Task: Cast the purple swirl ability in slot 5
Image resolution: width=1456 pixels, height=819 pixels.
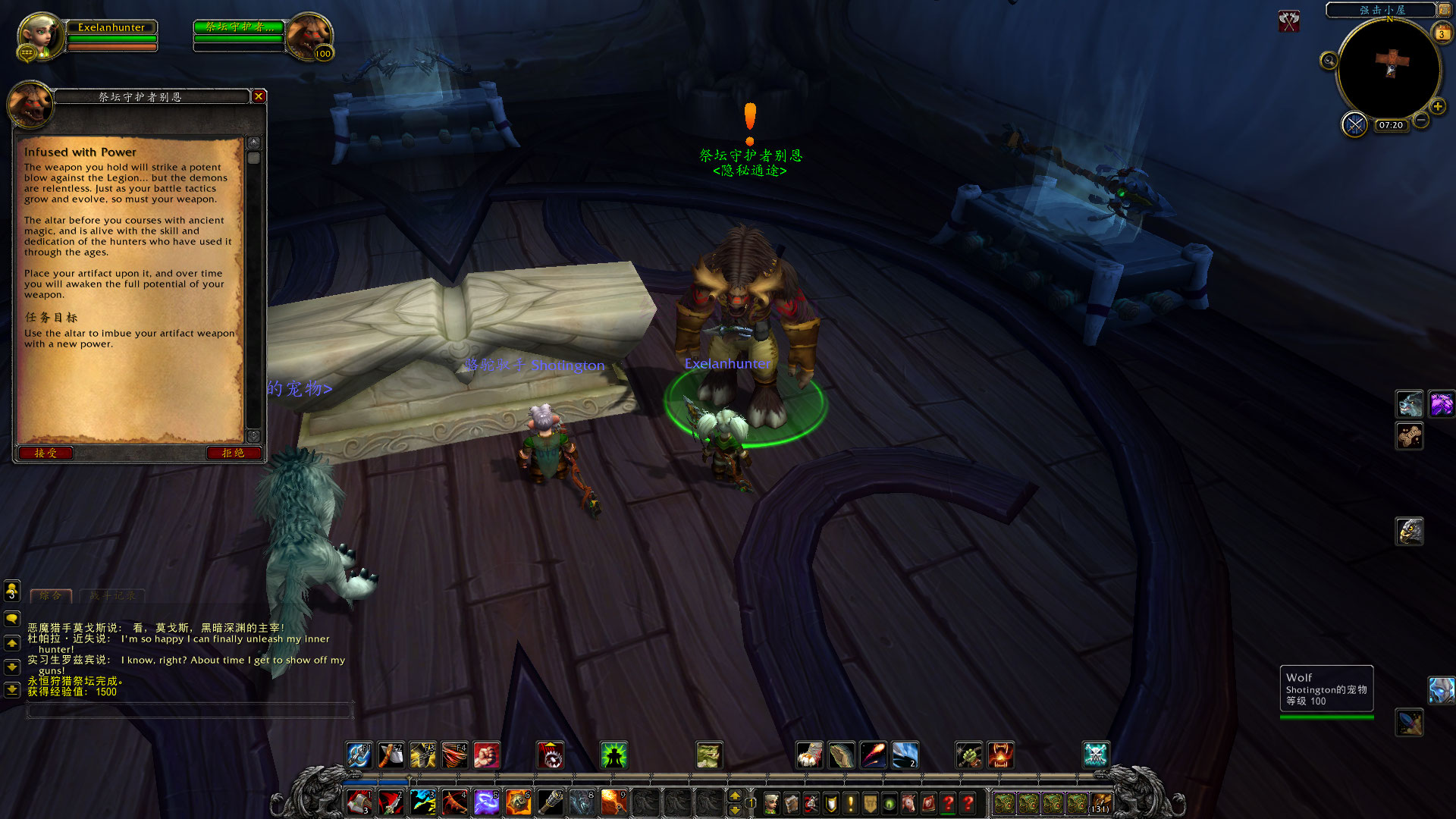Action: click(486, 802)
